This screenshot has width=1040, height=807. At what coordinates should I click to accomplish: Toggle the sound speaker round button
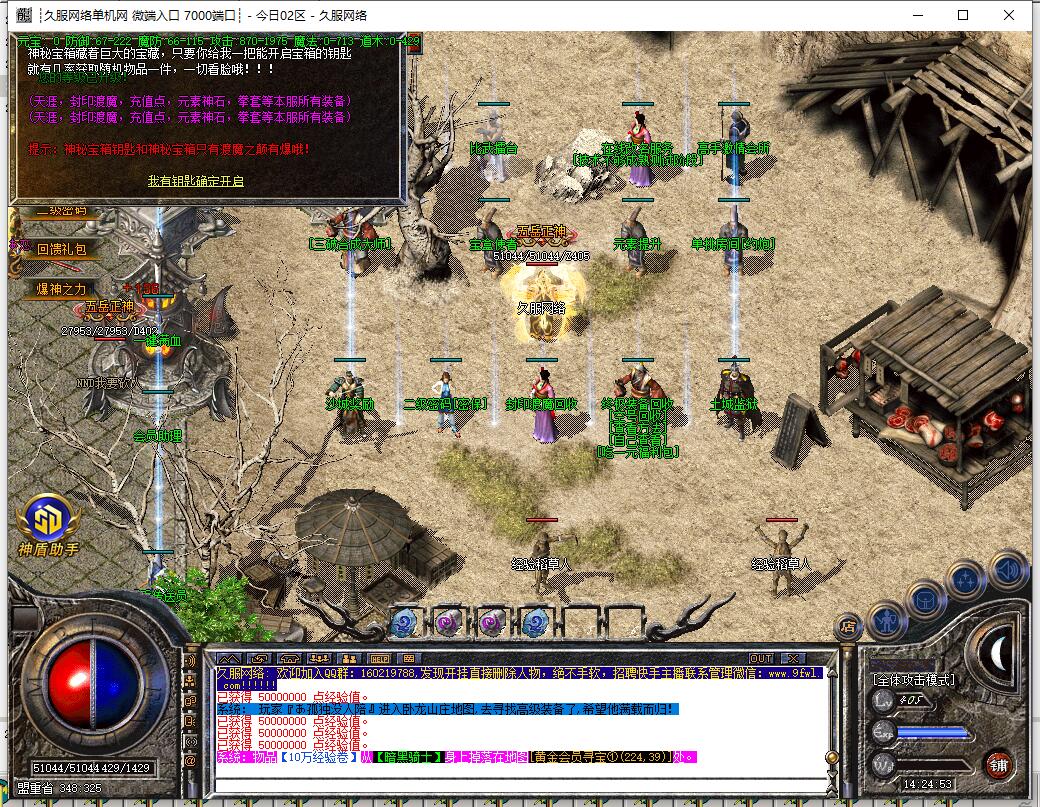[x=1008, y=570]
